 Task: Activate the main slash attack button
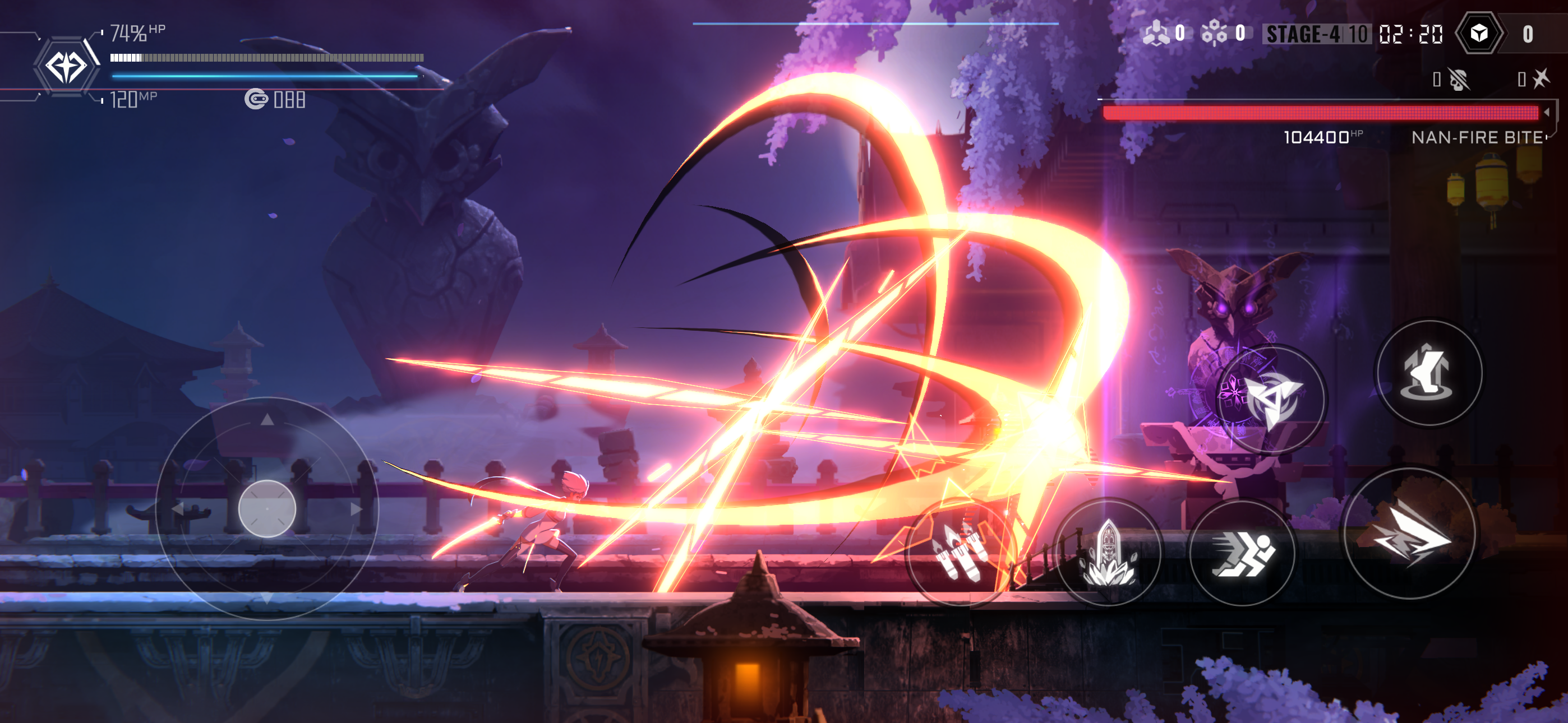(1409, 534)
